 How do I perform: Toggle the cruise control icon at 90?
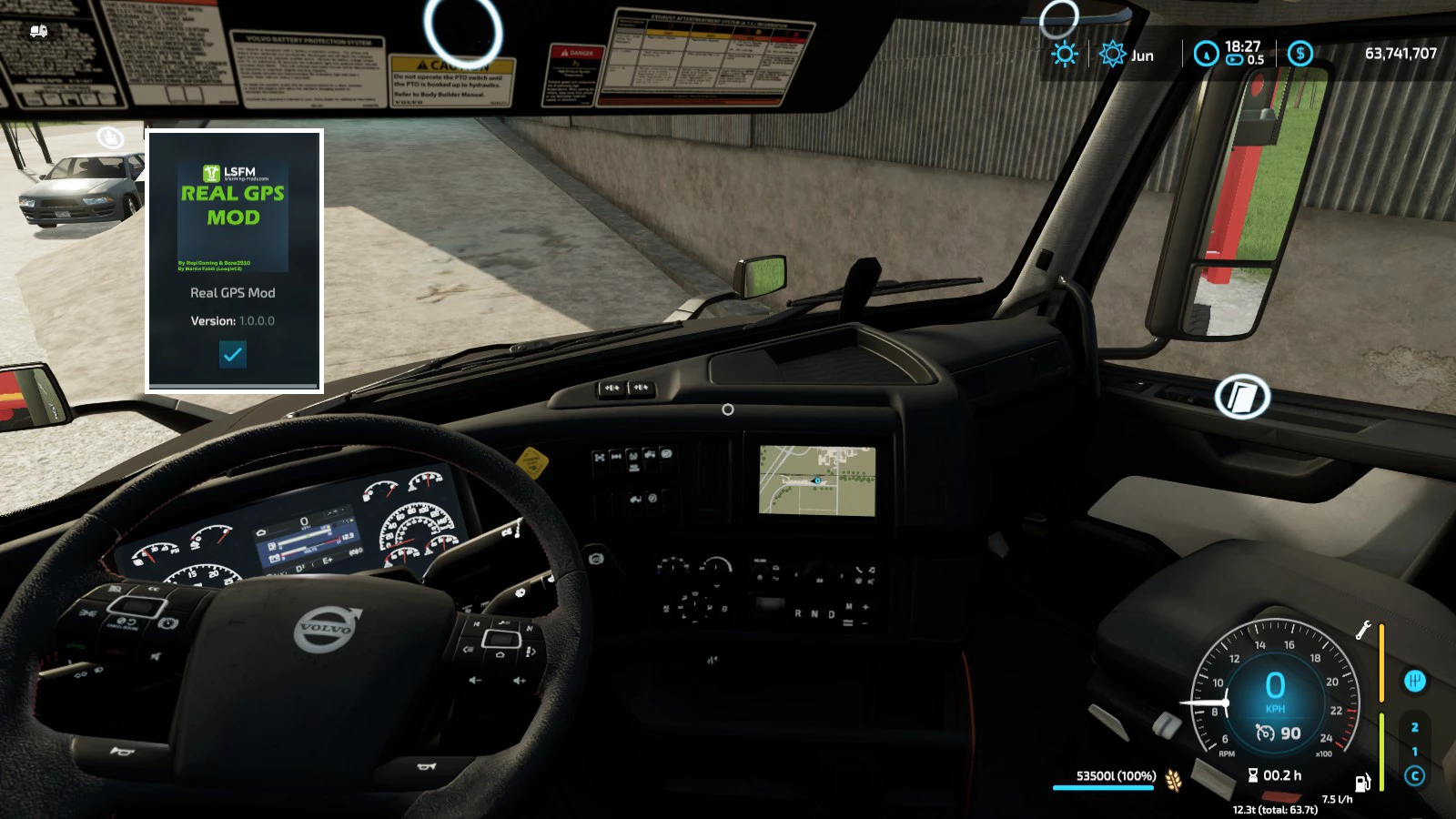[x=1265, y=733]
